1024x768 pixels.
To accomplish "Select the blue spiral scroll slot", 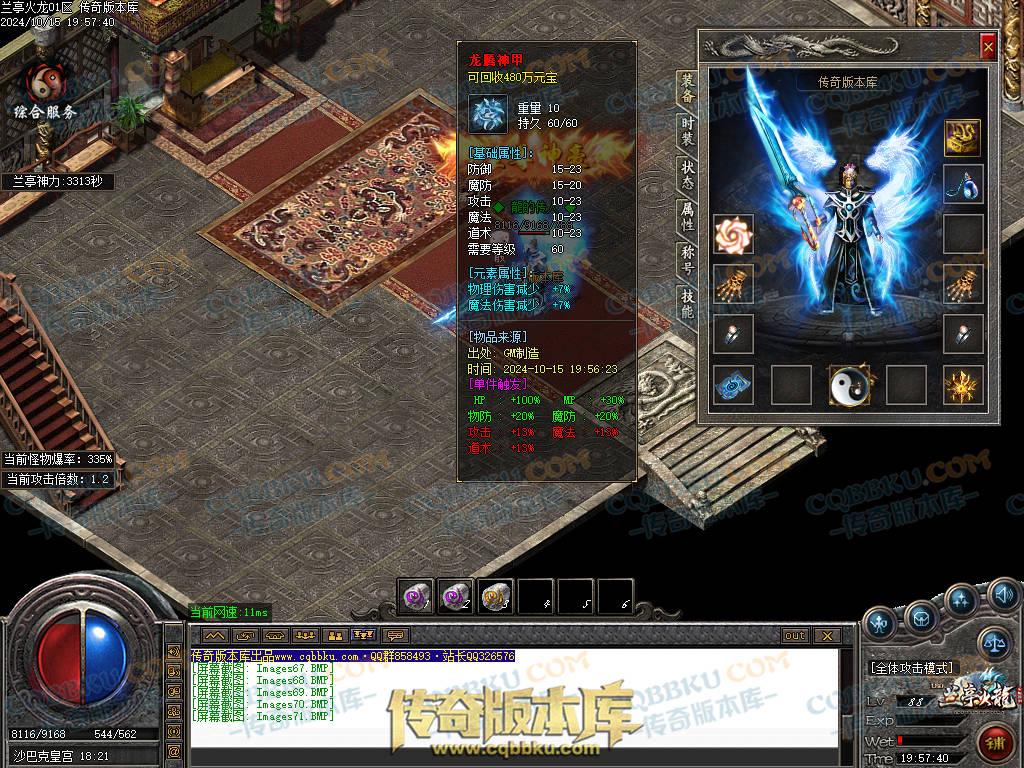I will pos(733,385).
